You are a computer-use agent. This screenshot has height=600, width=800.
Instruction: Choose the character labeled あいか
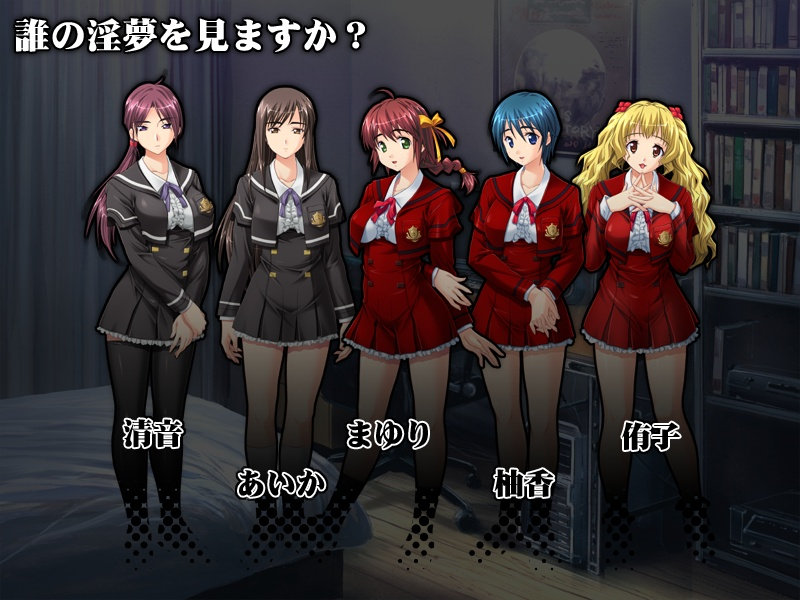point(281,483)
